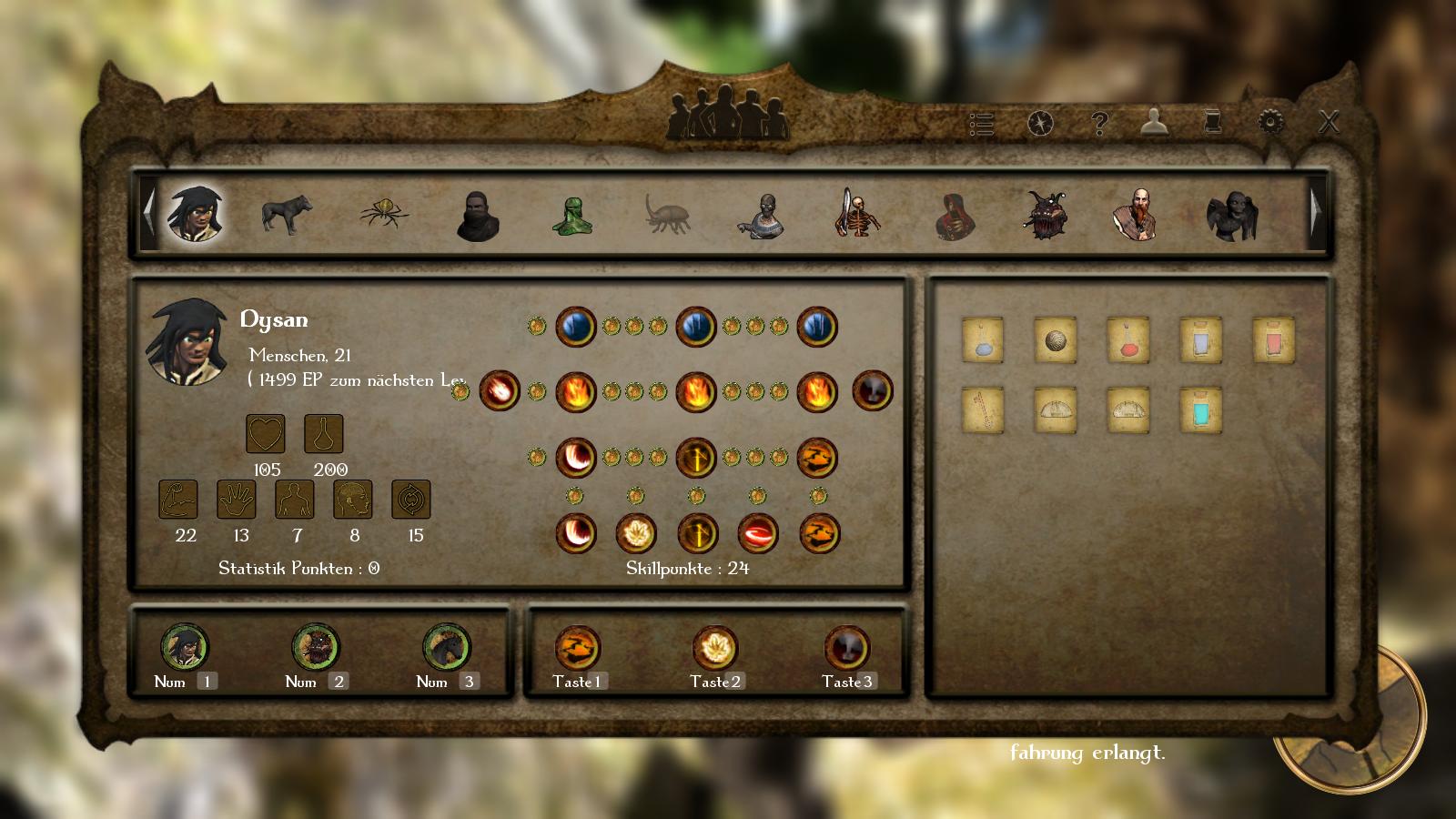The height and width of the screenshot is (819, 1456).
Task: Click the Taste 1 skill slot
Action: [577, 648]
